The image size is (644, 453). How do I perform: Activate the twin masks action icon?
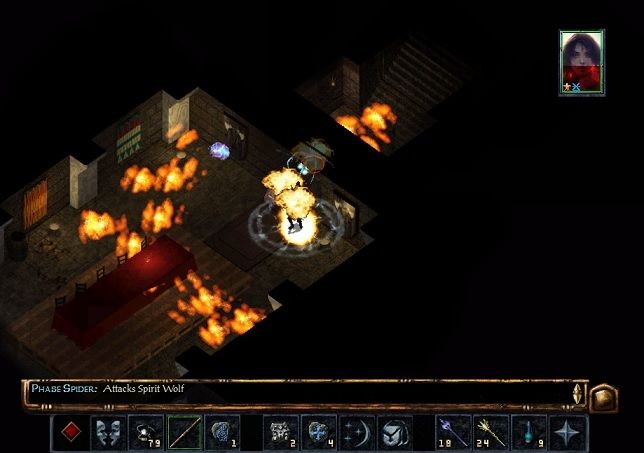point(108,433)
